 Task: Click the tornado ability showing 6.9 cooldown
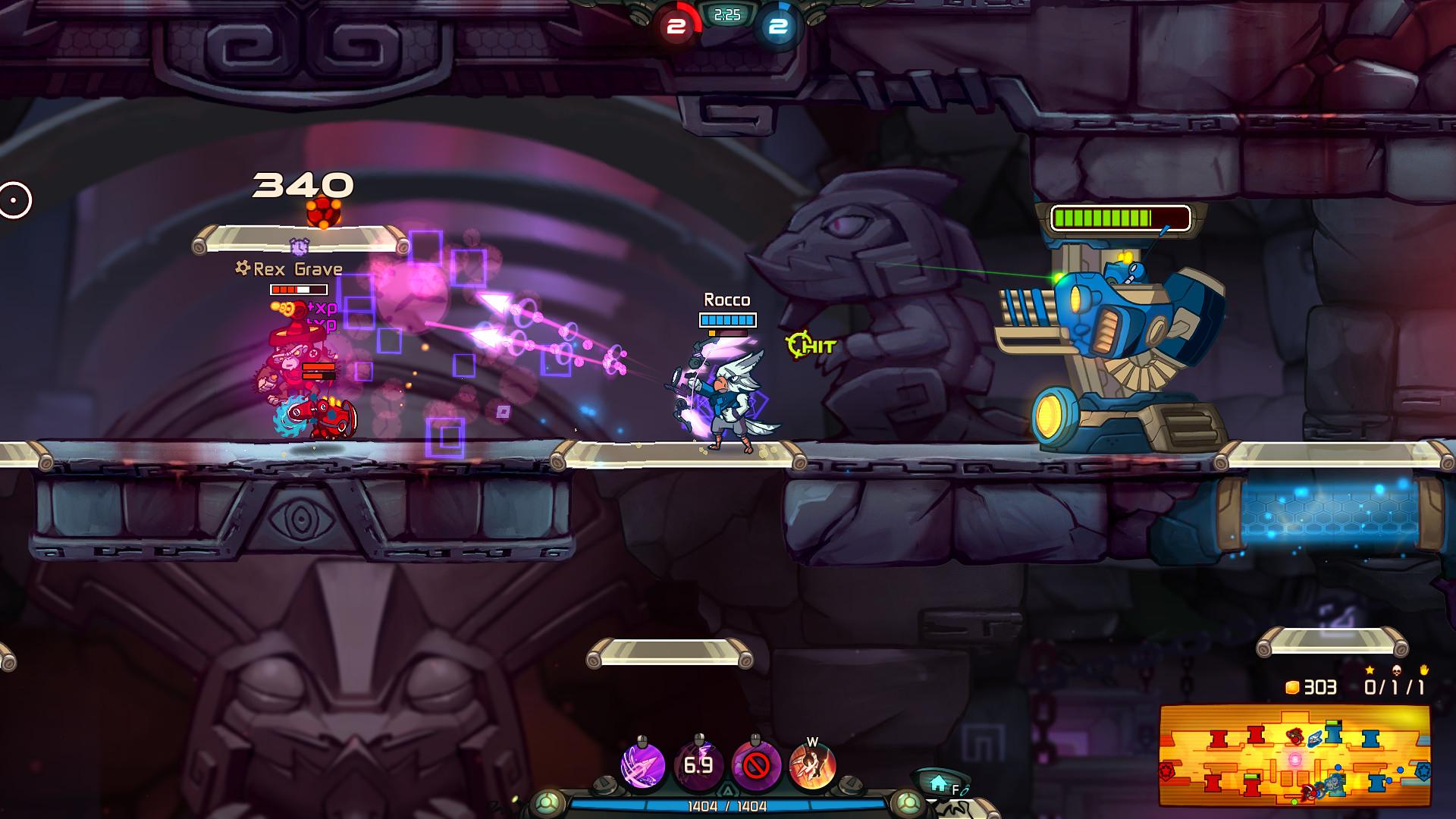698,764
